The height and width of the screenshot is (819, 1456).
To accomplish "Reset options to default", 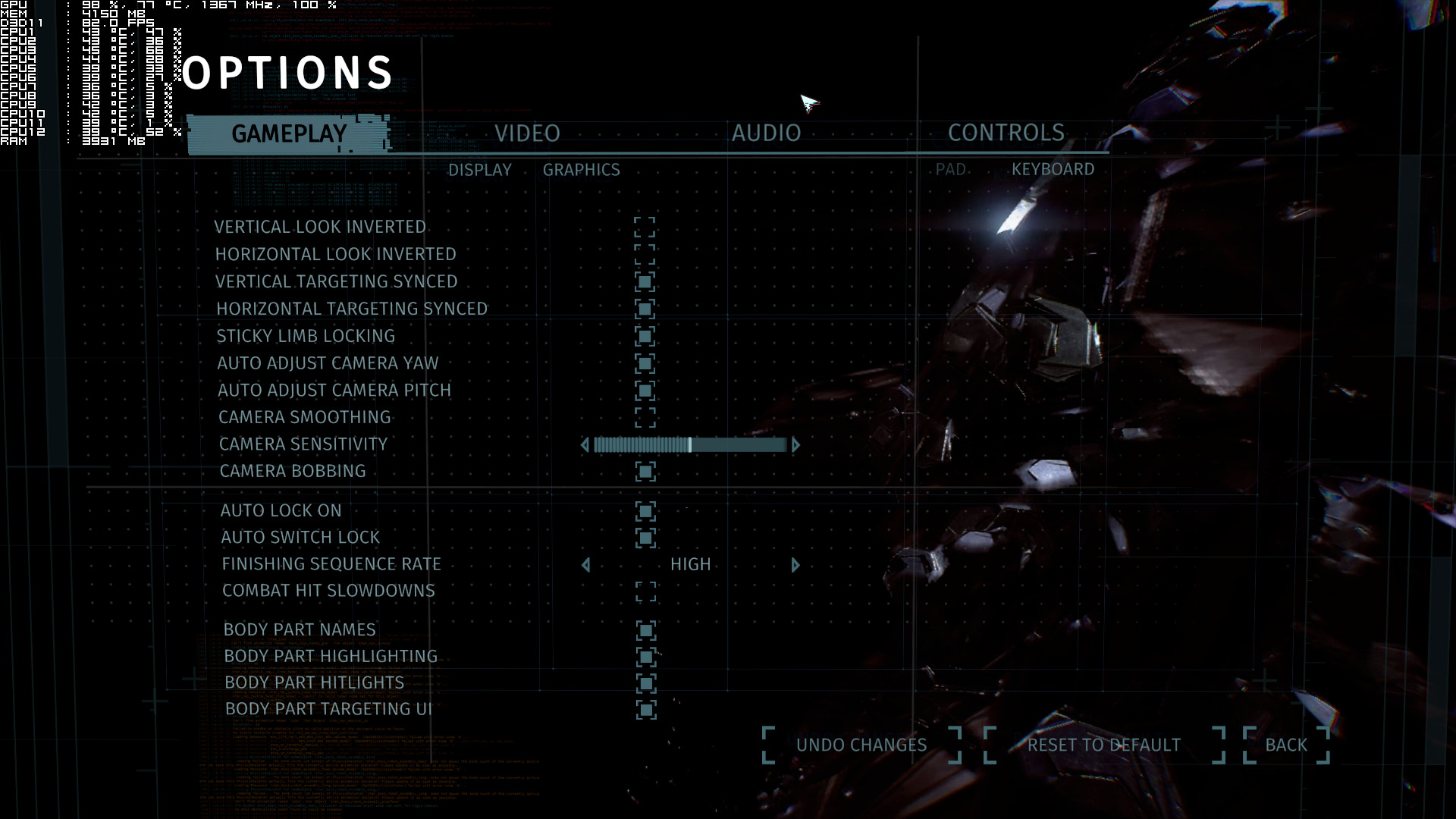I will [x=1103, y=745].
